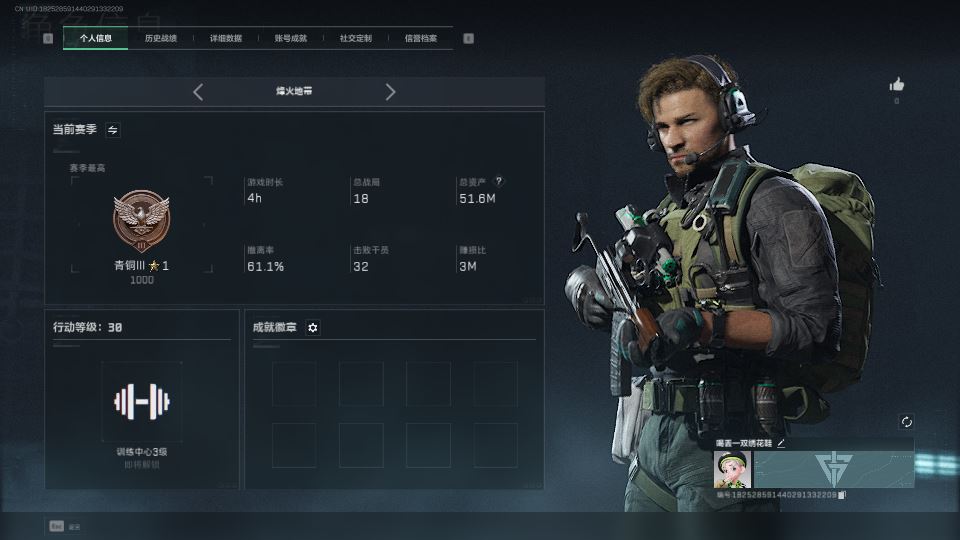
Task: Show the 详细数据 tab
Action: pyautogui.click(x=225, y=39)
